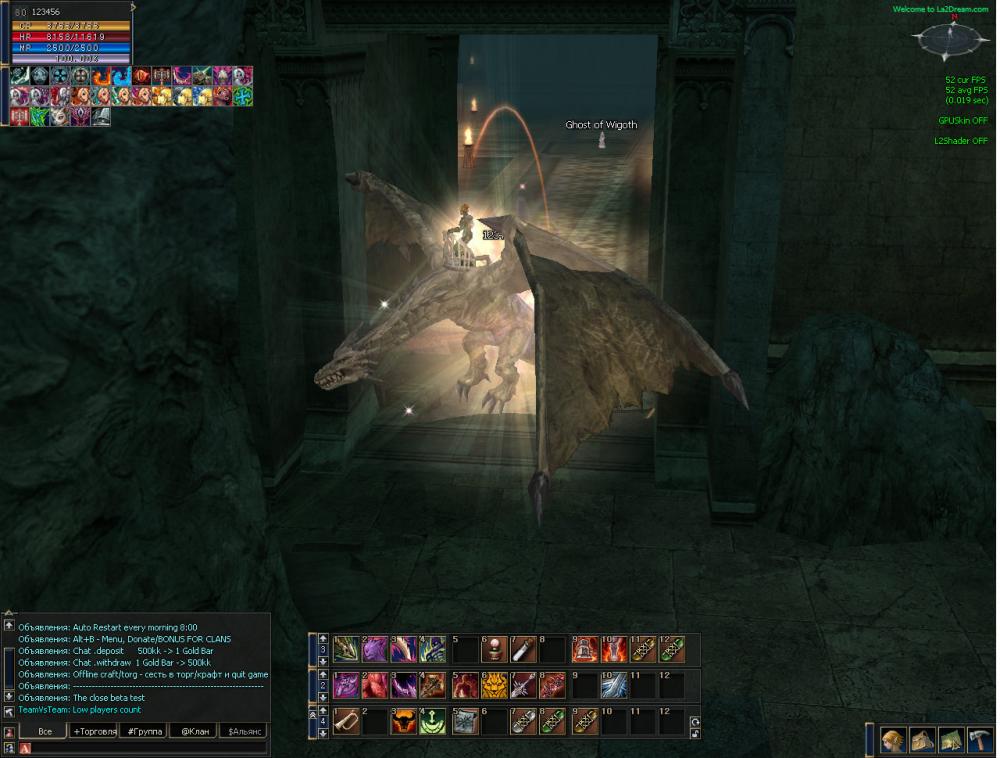The image size is (1000, 758).
Task: Activate the golden lion face skill
Action: (x=494, y=685)
